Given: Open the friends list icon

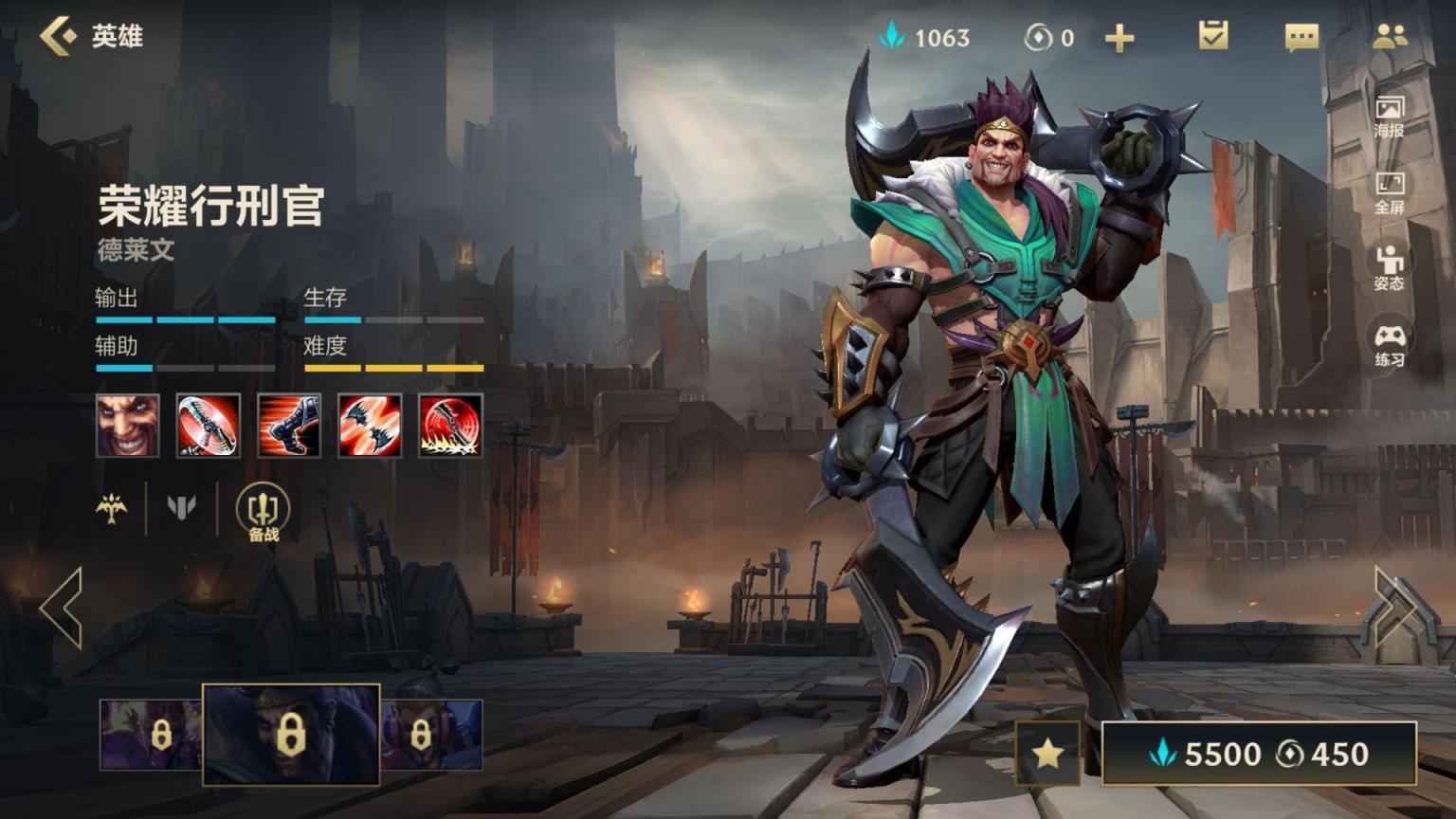Looking at the screenshot, I should point(1390,37).
